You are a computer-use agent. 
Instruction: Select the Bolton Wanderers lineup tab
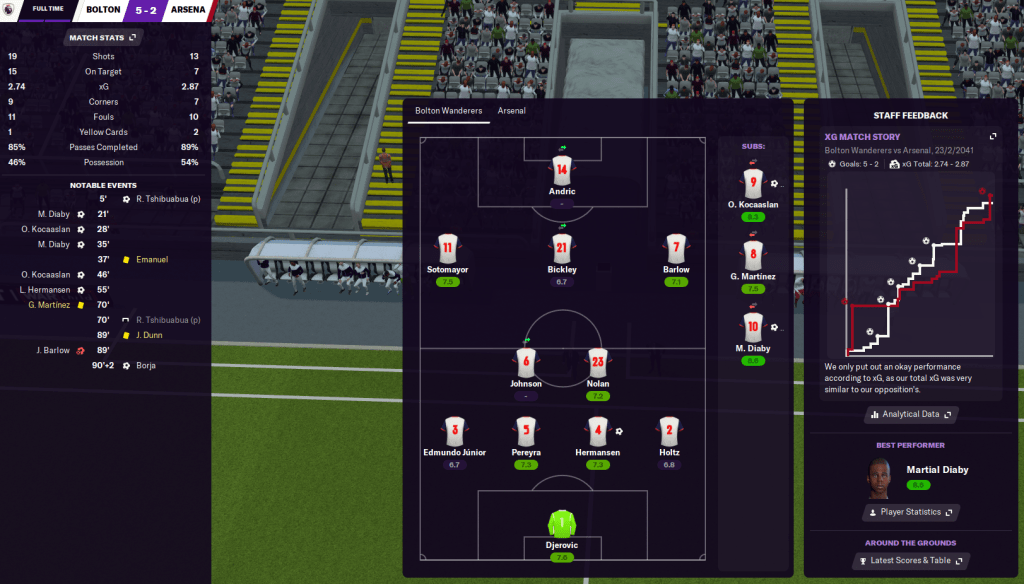[448, 111]
